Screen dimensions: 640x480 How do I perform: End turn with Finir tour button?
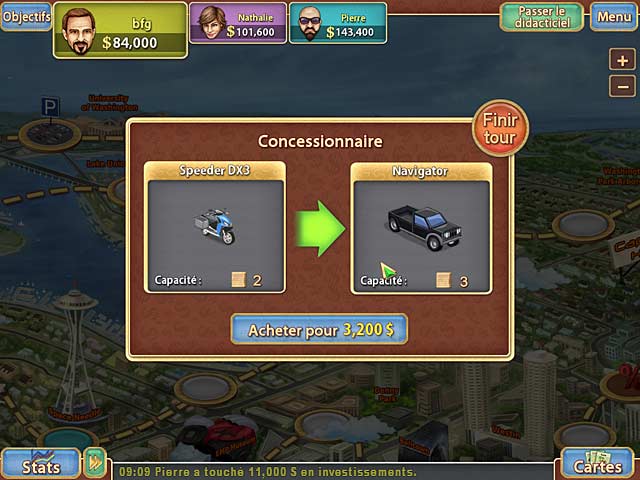500,127
